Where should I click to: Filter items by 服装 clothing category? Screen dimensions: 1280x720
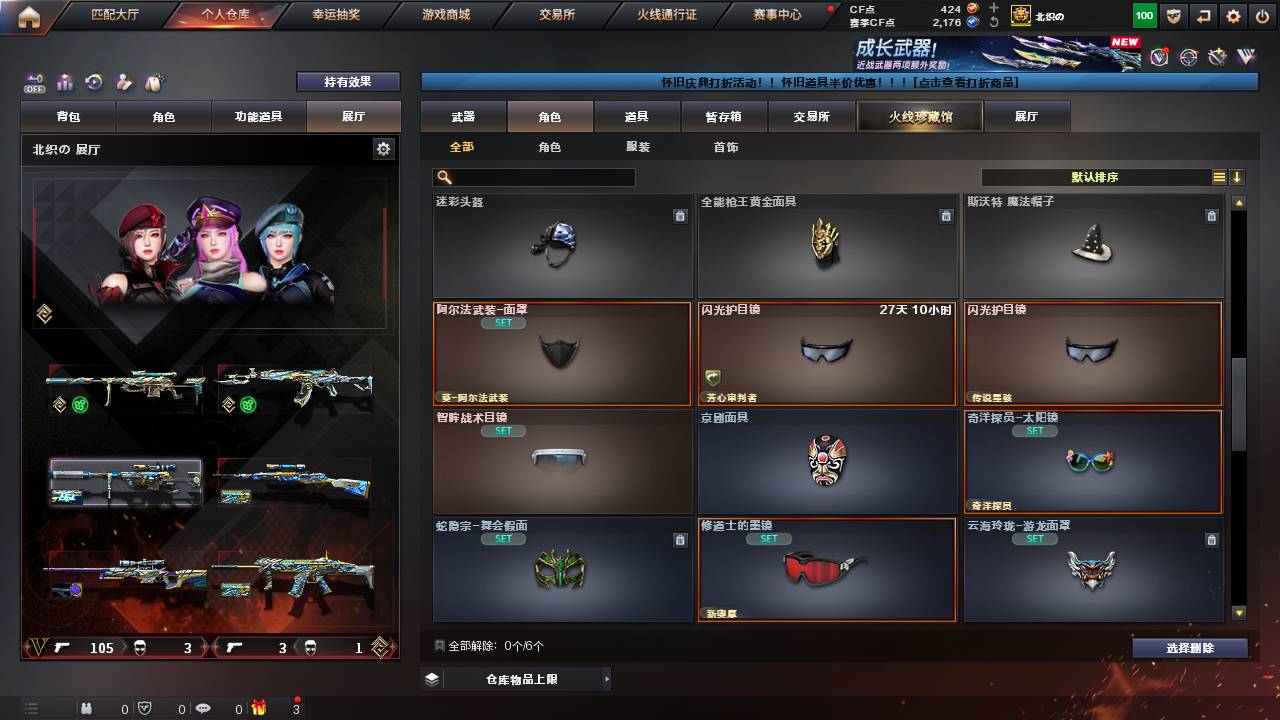tap(637, 147)
